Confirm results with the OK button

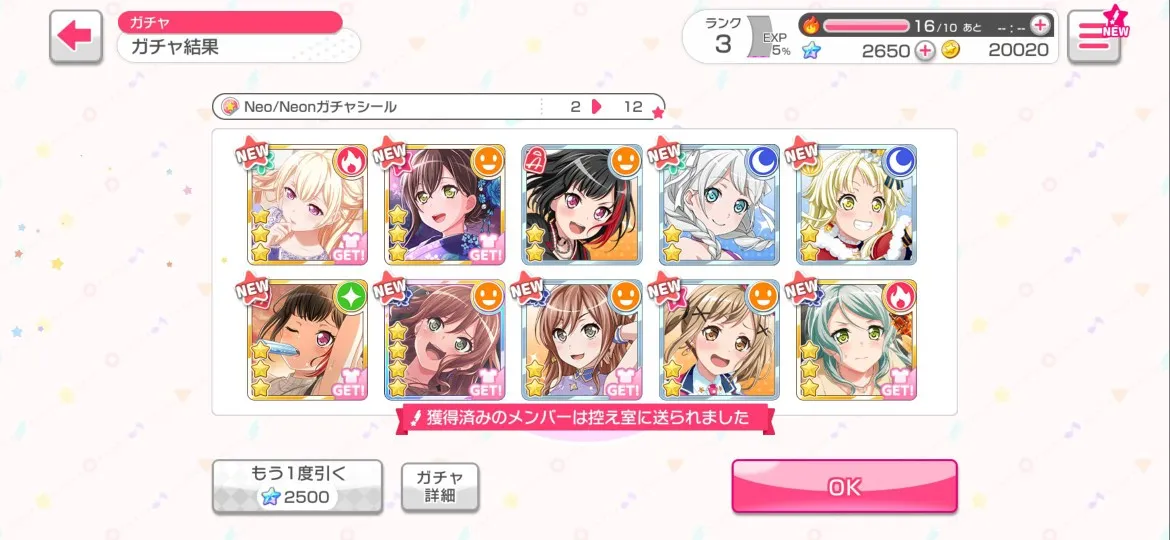(844, 487)
